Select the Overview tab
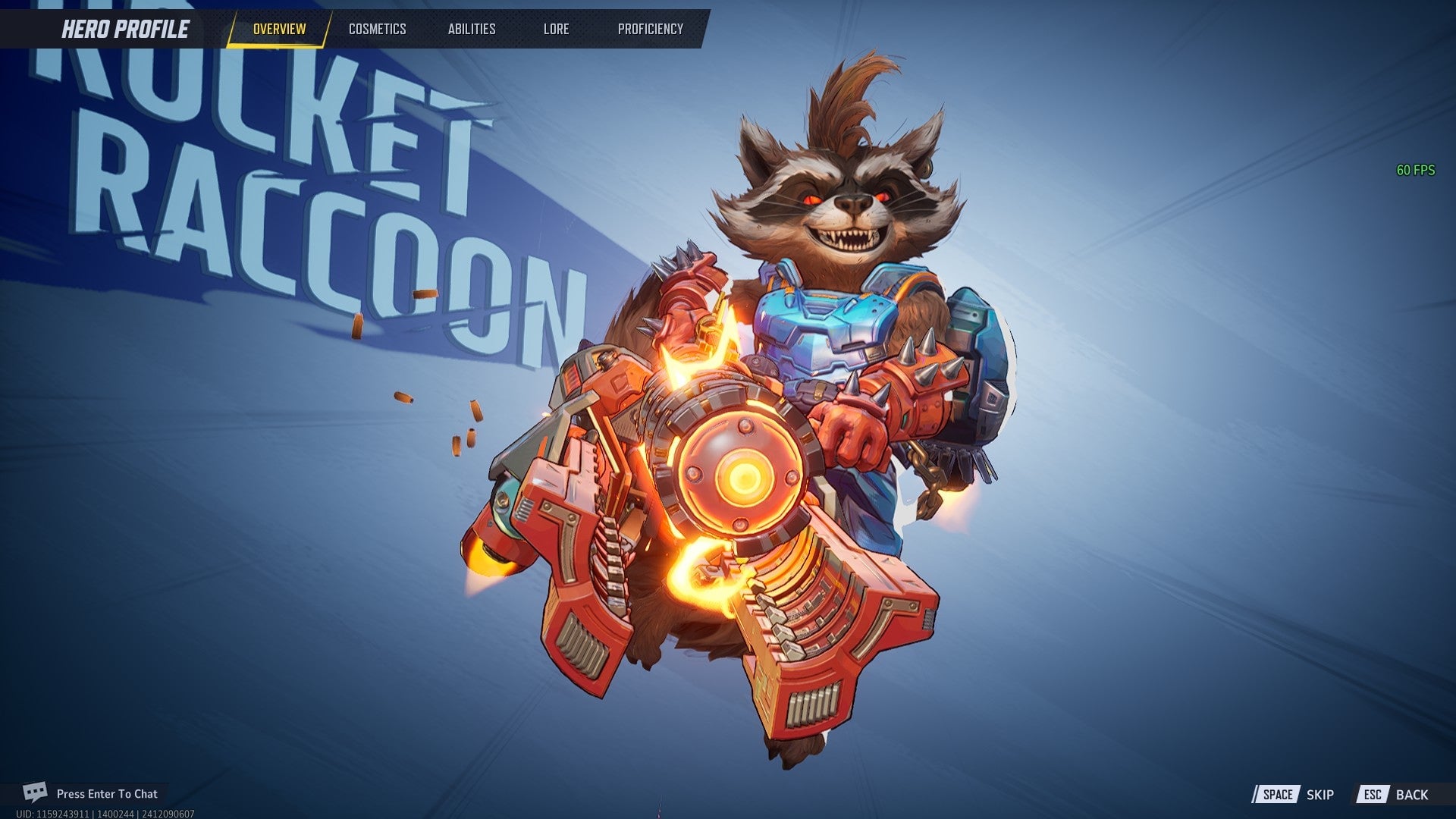 pyautogui.click(x=279, y=30)
